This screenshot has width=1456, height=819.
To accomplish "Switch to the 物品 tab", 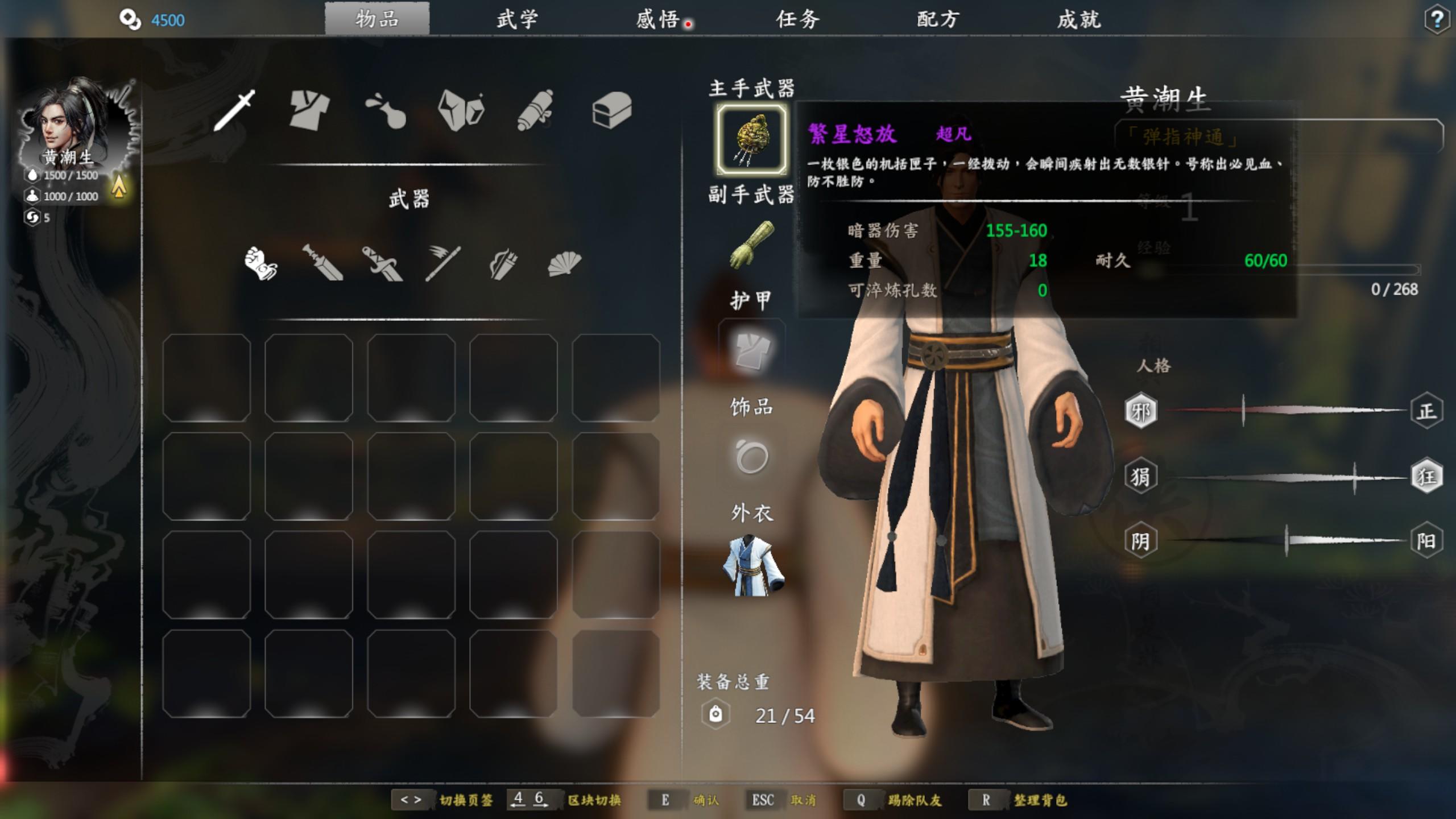I will 377,19.
